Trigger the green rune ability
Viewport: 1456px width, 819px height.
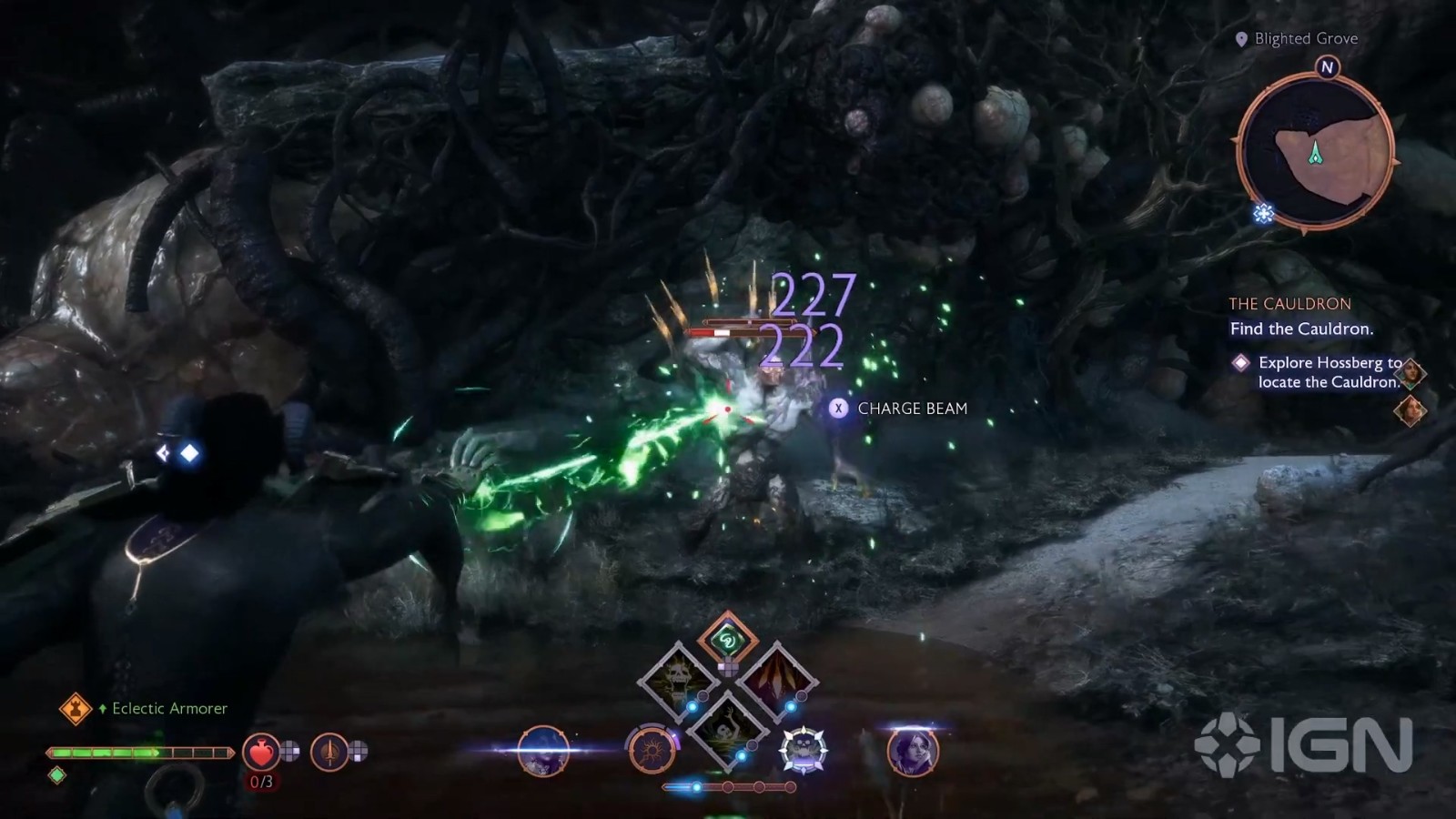coord(727,640)
